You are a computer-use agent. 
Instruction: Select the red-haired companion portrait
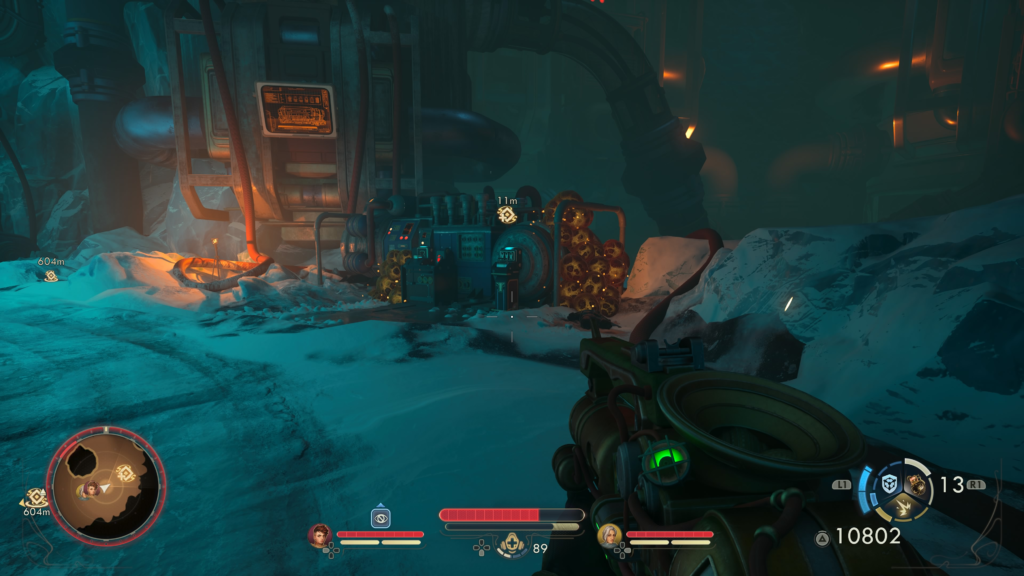320,536
